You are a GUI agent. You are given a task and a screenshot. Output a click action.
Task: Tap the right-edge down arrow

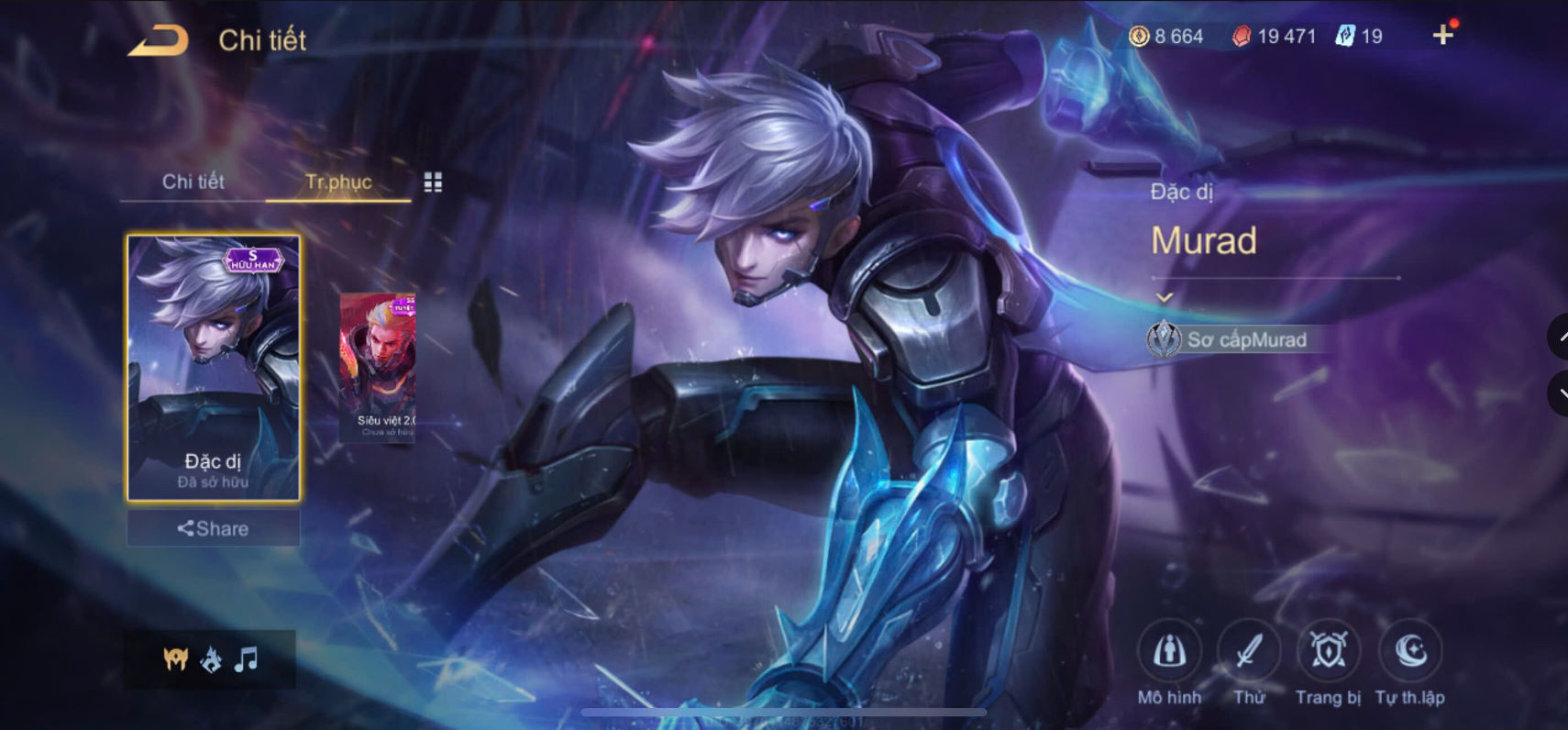point(1560,393)
